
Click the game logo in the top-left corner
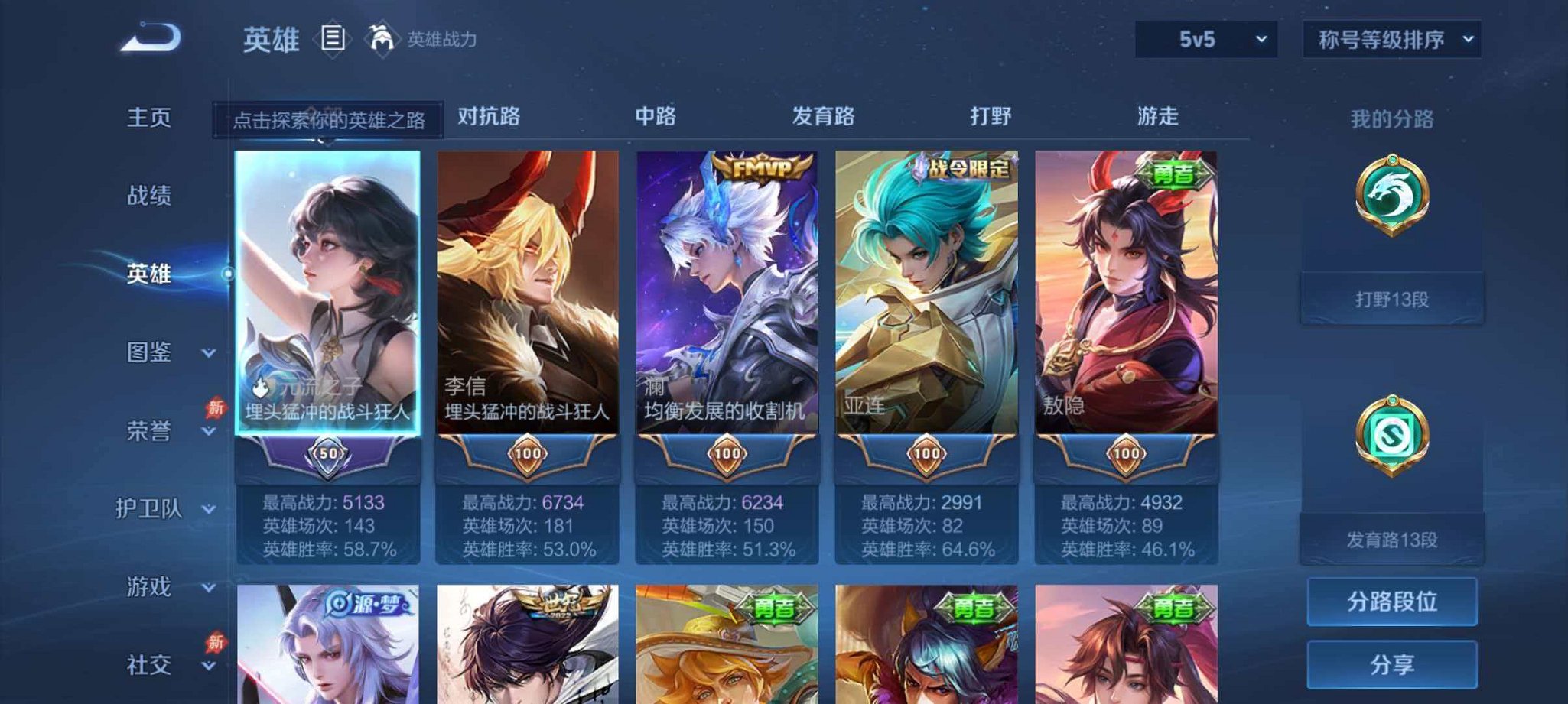click(x=151, y=37)
